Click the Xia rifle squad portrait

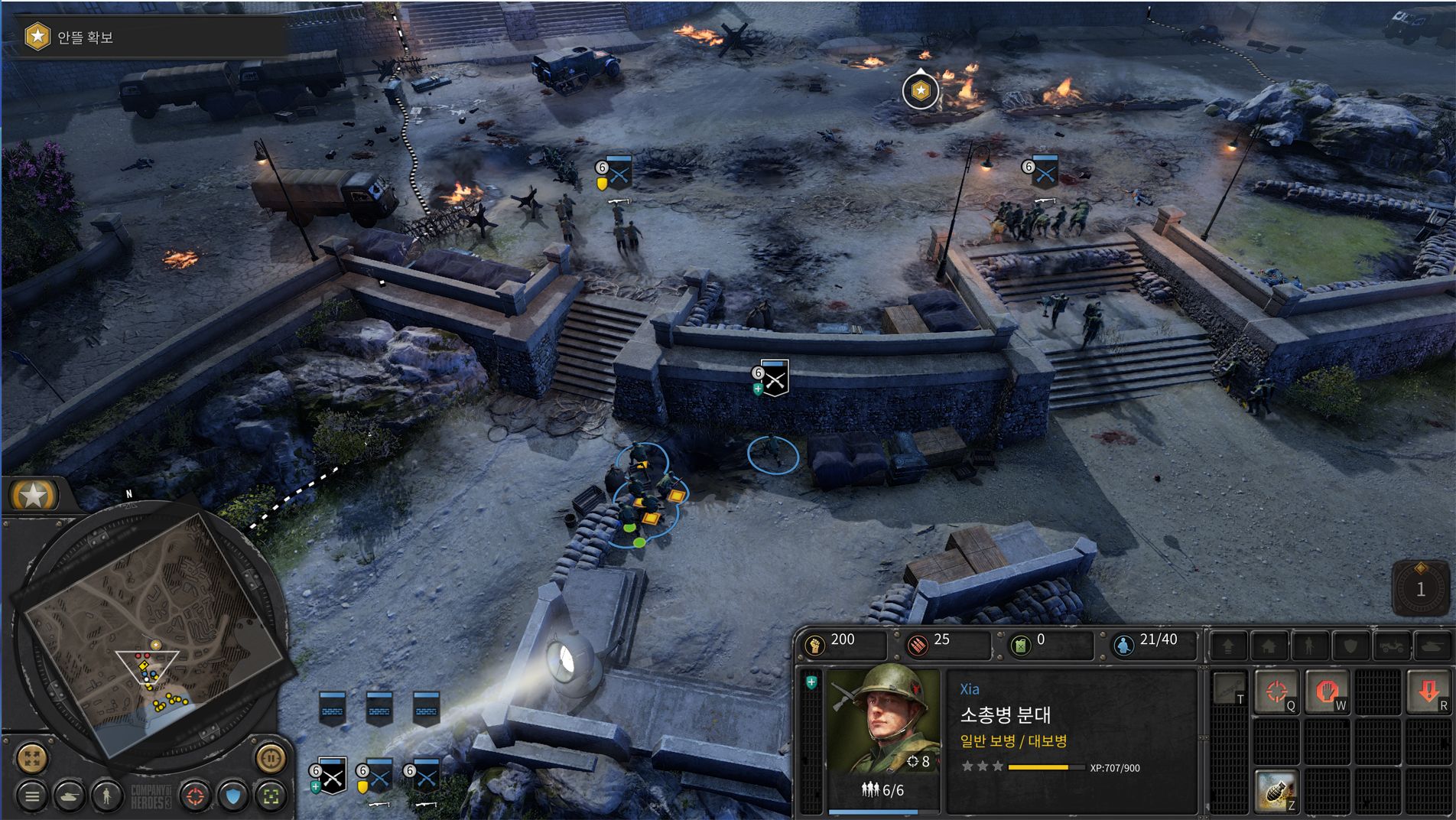883,721
